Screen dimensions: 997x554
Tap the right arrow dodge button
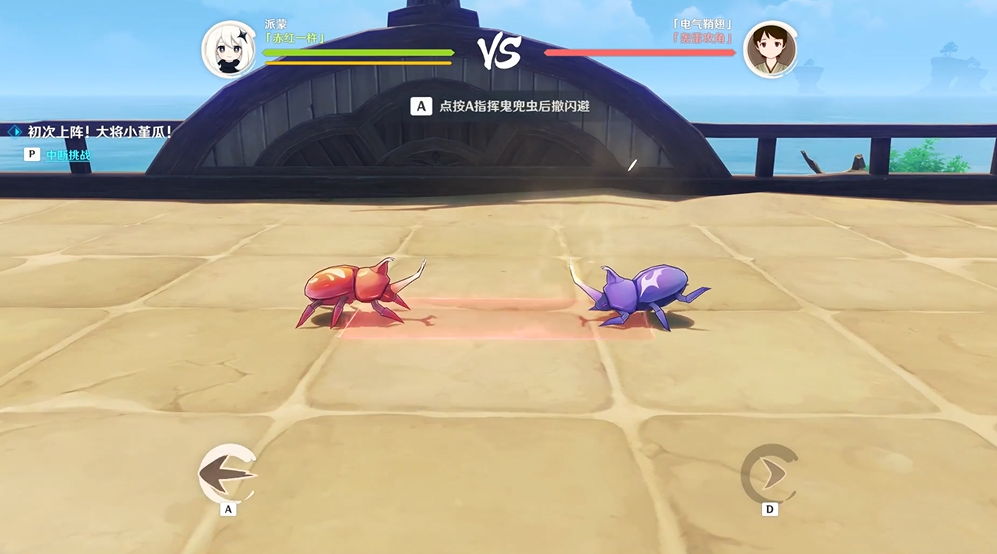769,473
